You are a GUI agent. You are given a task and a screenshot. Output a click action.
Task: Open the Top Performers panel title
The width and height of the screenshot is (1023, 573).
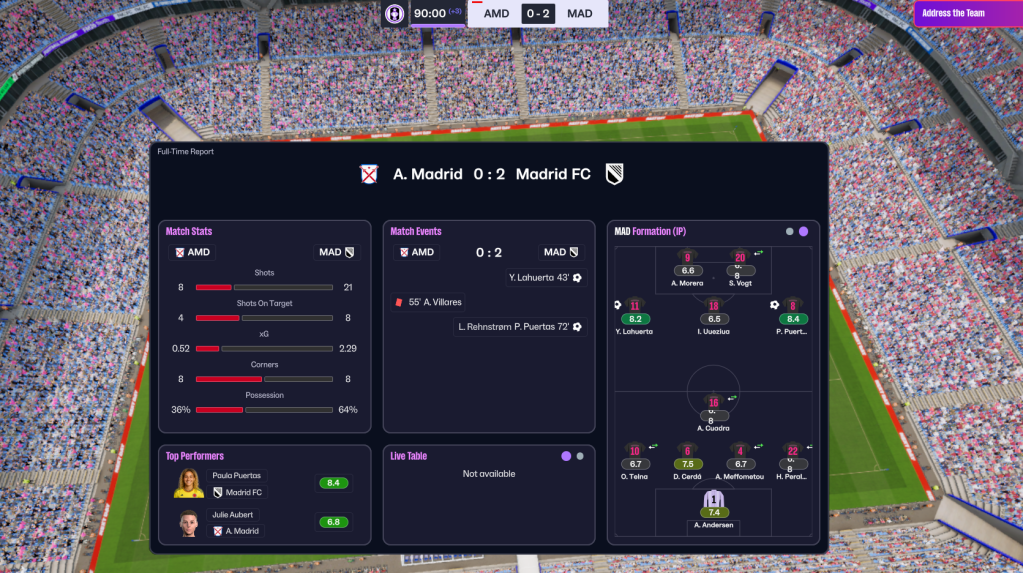pos(195,456)
